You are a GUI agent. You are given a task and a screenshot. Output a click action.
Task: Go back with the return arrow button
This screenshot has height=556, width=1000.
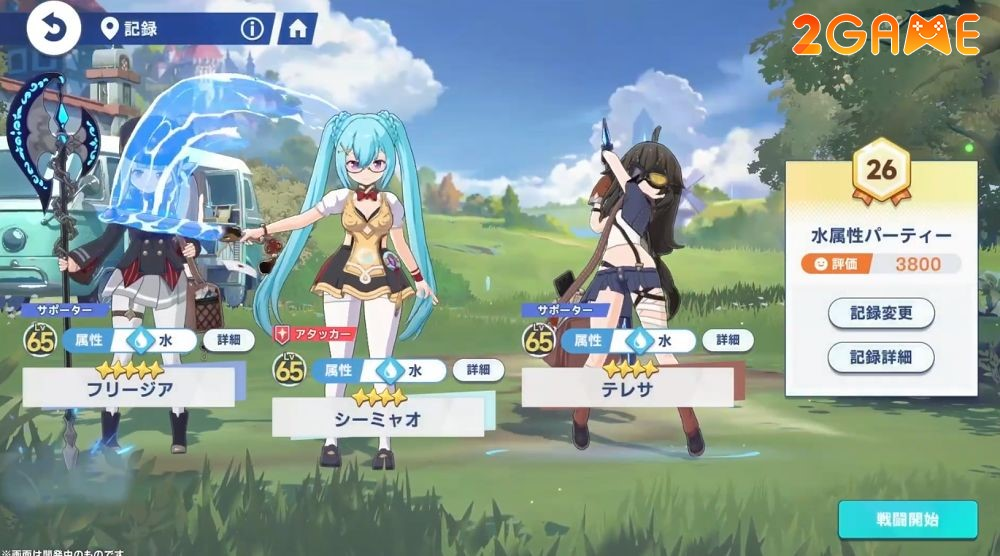[x=54, y=29]
